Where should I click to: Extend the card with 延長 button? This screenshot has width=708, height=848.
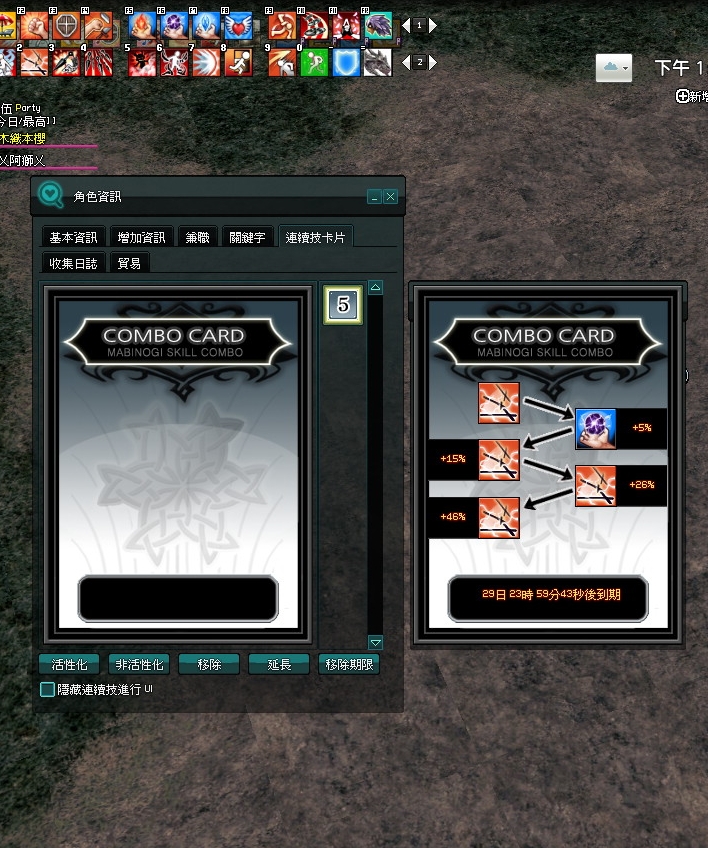[279, 664]
